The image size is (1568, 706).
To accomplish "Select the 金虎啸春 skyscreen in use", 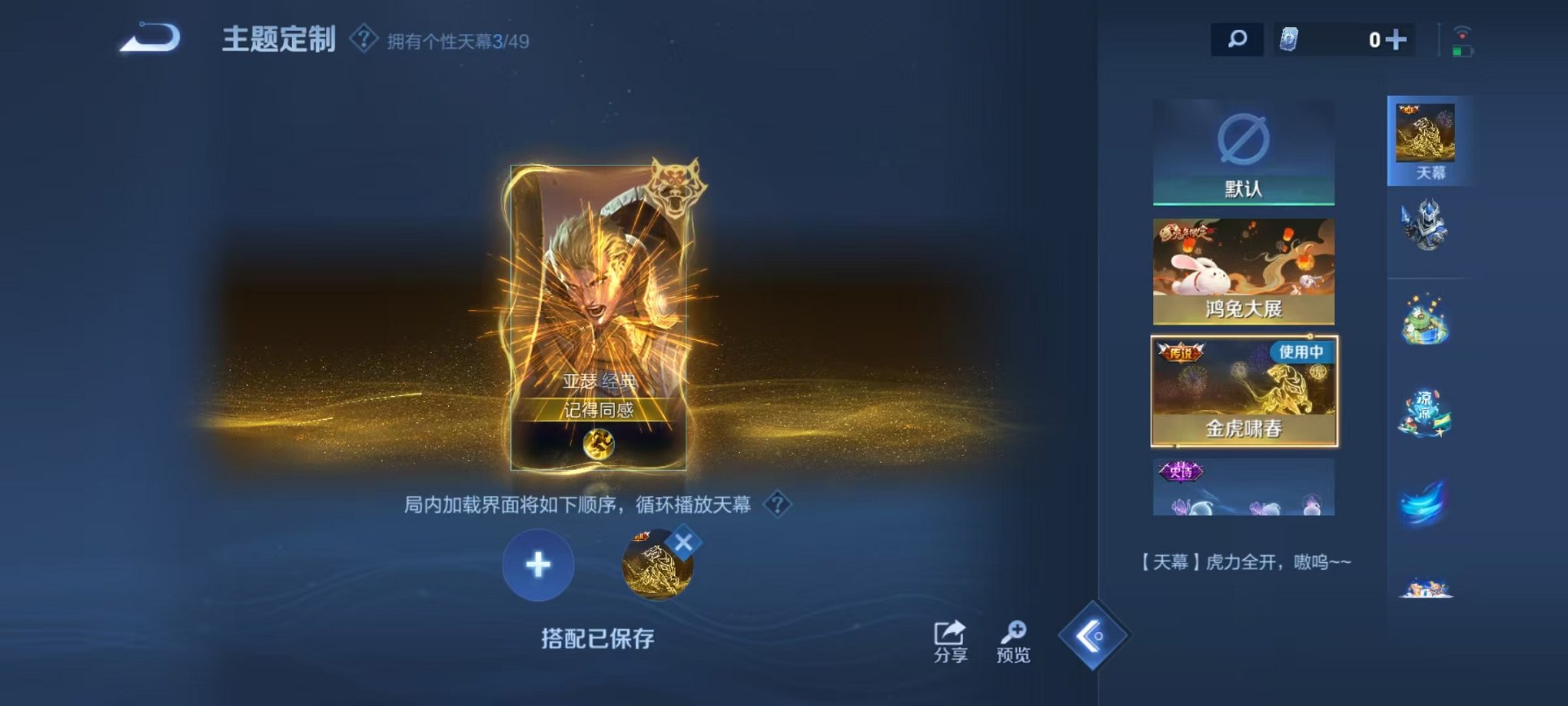I will point(1243,391).
